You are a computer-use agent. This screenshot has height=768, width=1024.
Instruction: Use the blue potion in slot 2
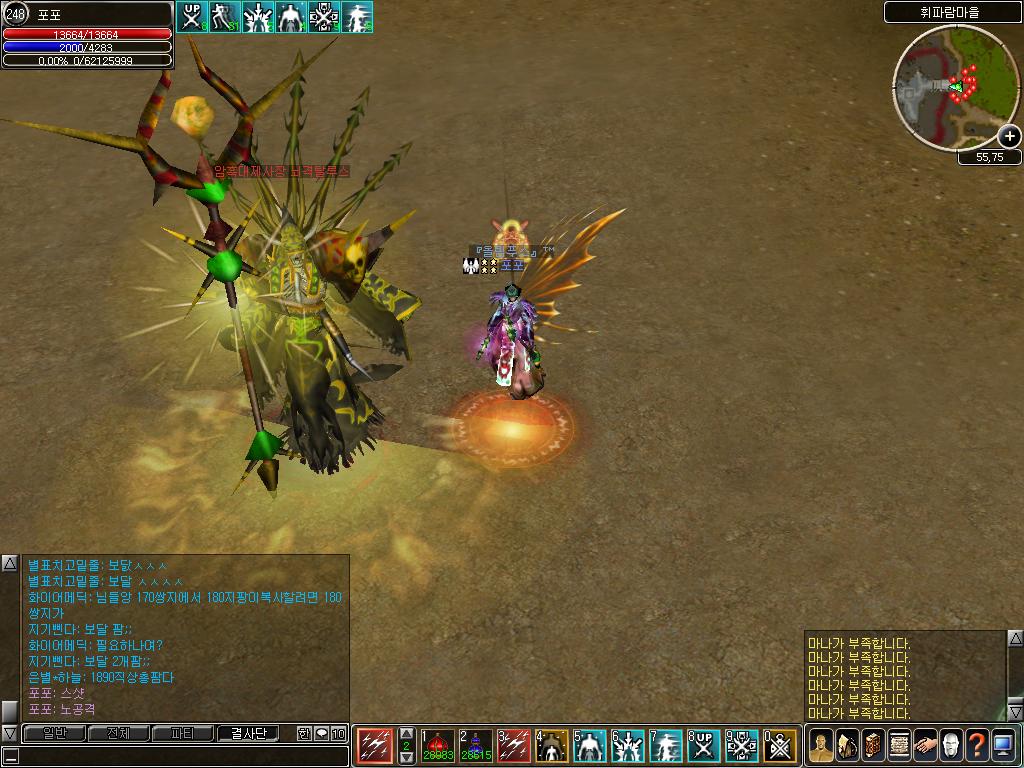475,746
